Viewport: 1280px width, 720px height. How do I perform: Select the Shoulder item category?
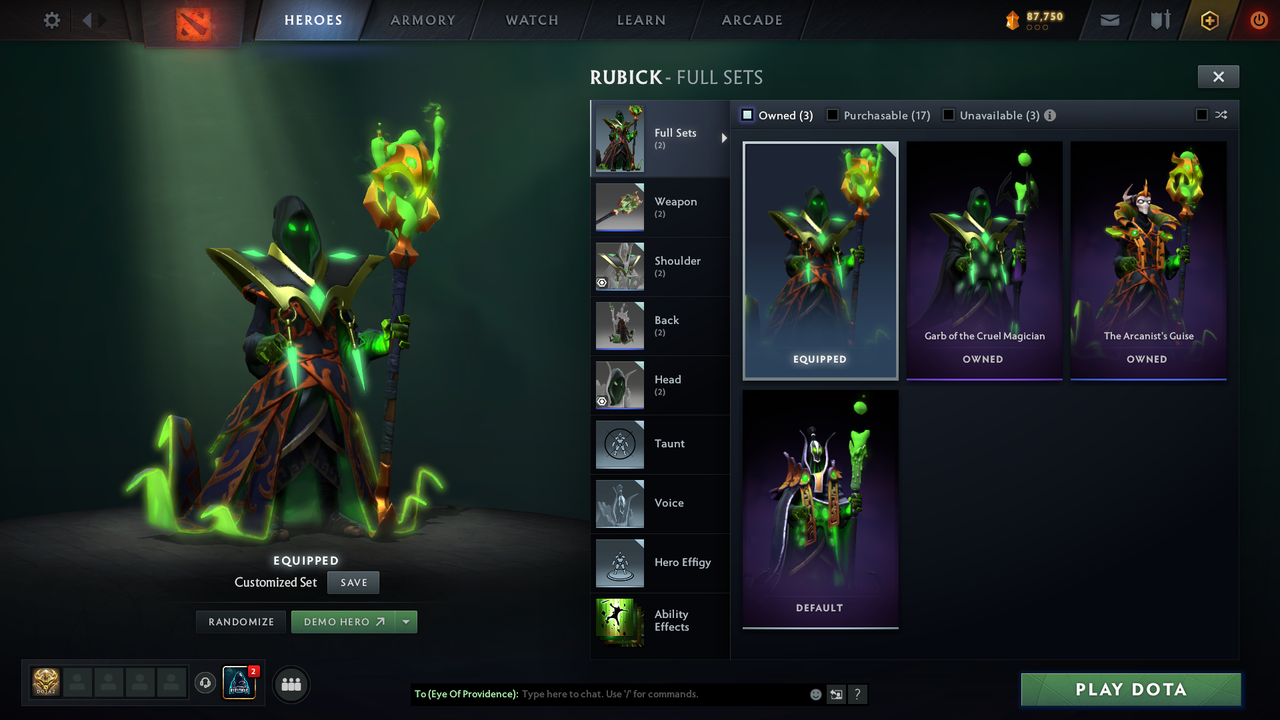[x=660, y=267]
